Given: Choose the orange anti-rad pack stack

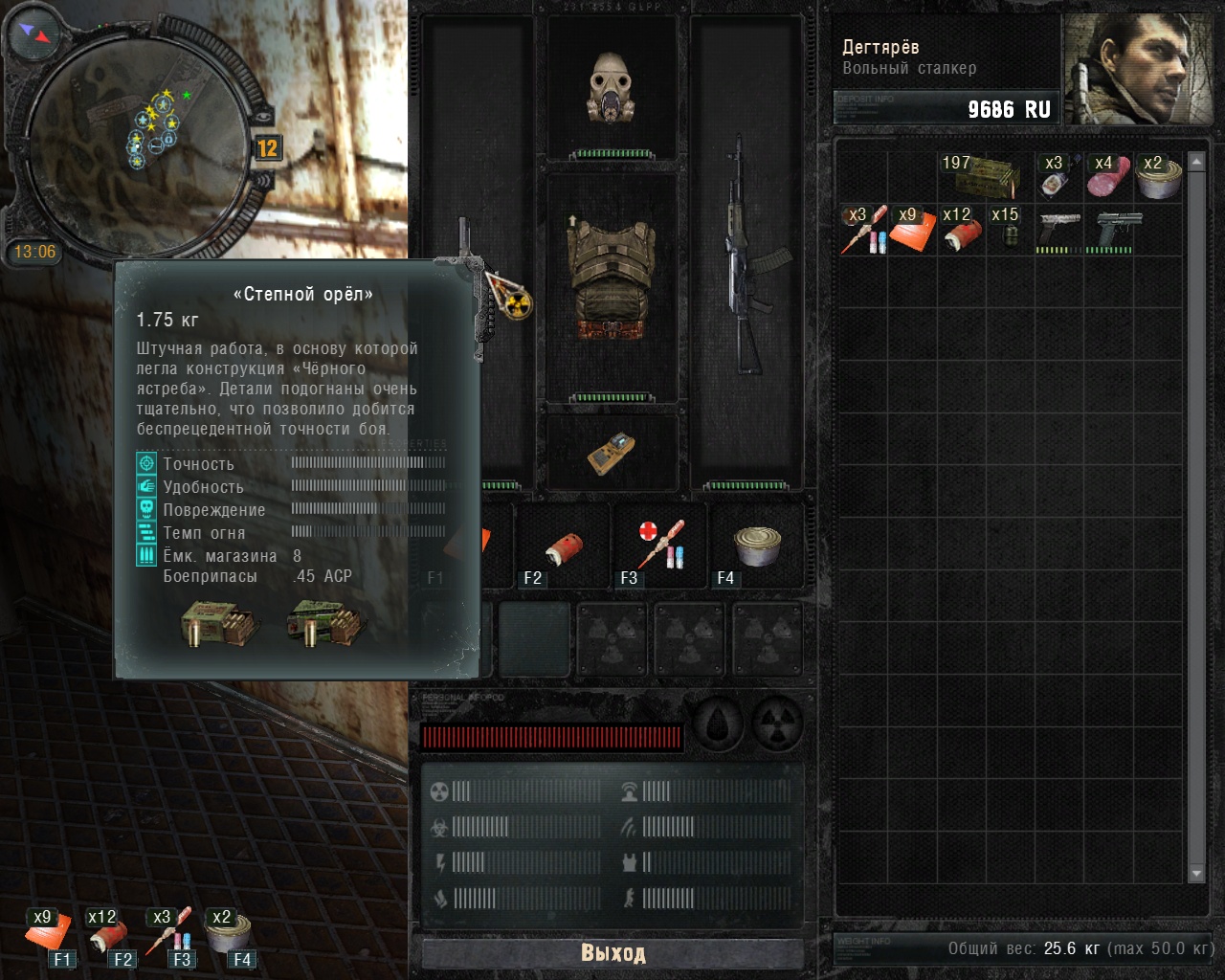Looking at the screenshot, I should [912, 230].
